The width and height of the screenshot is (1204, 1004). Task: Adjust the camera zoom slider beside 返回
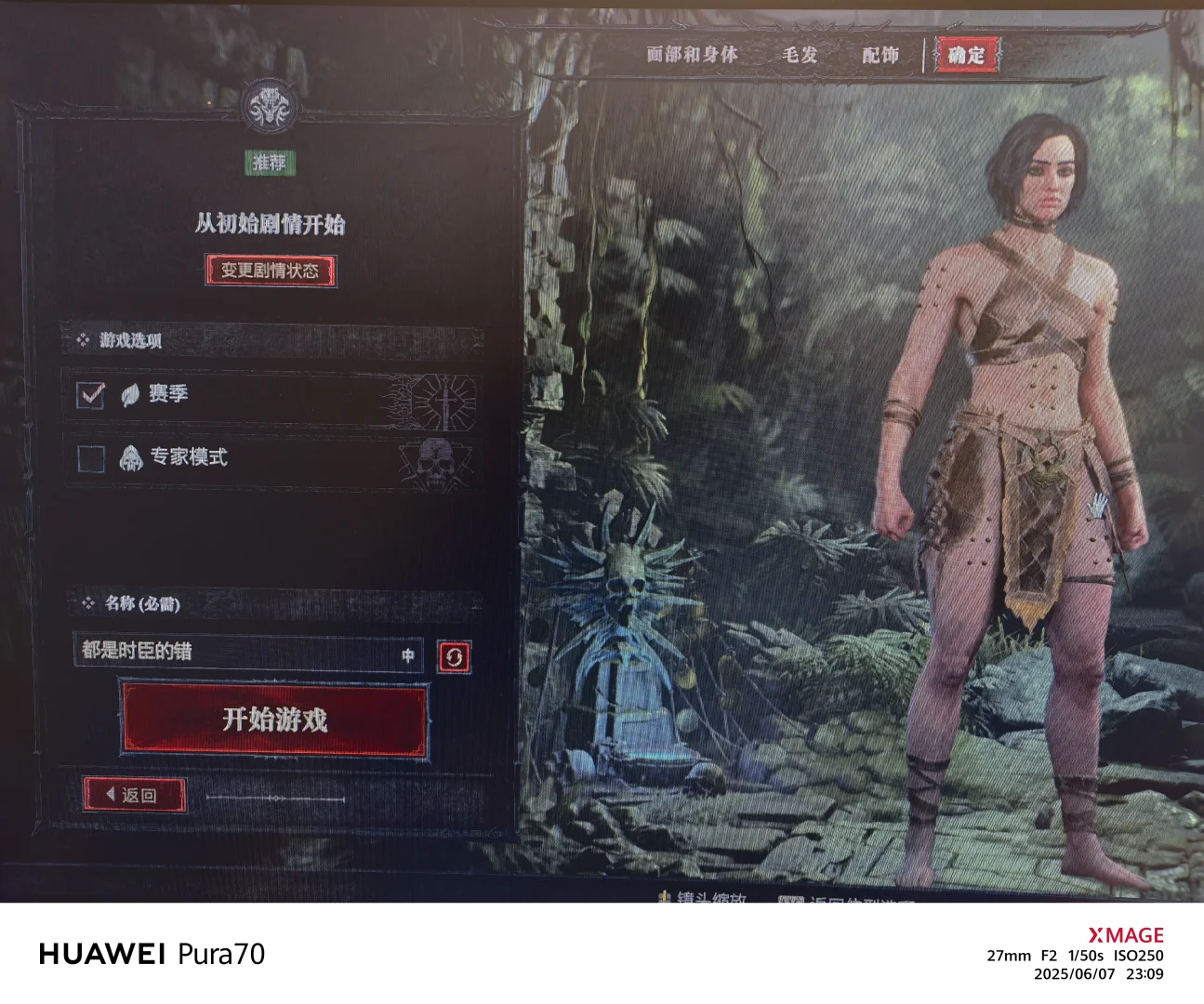pos(275,798)
